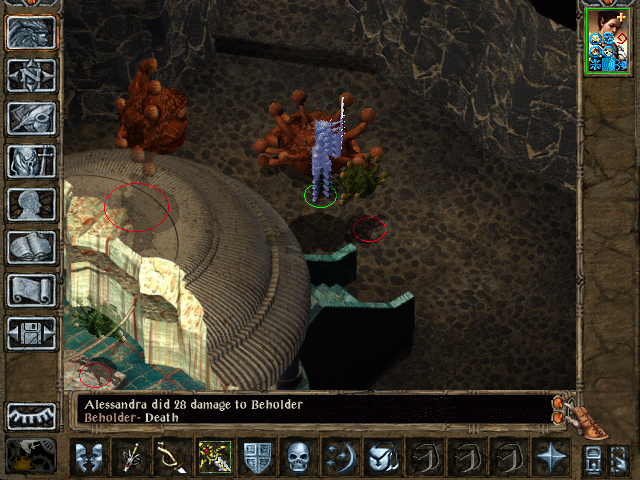
Task: Open the area map screen
Action: click(31, 75)
